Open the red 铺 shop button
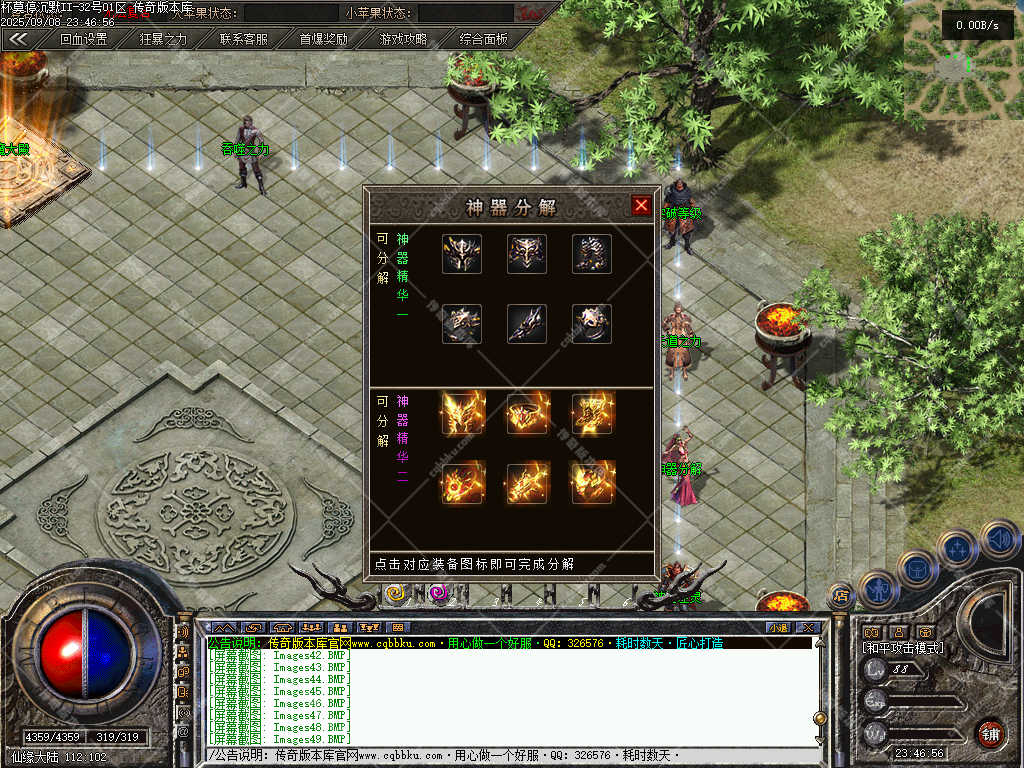Viewport: 1024px width, 768px height. pyautogui.click(x=990, y=733)
